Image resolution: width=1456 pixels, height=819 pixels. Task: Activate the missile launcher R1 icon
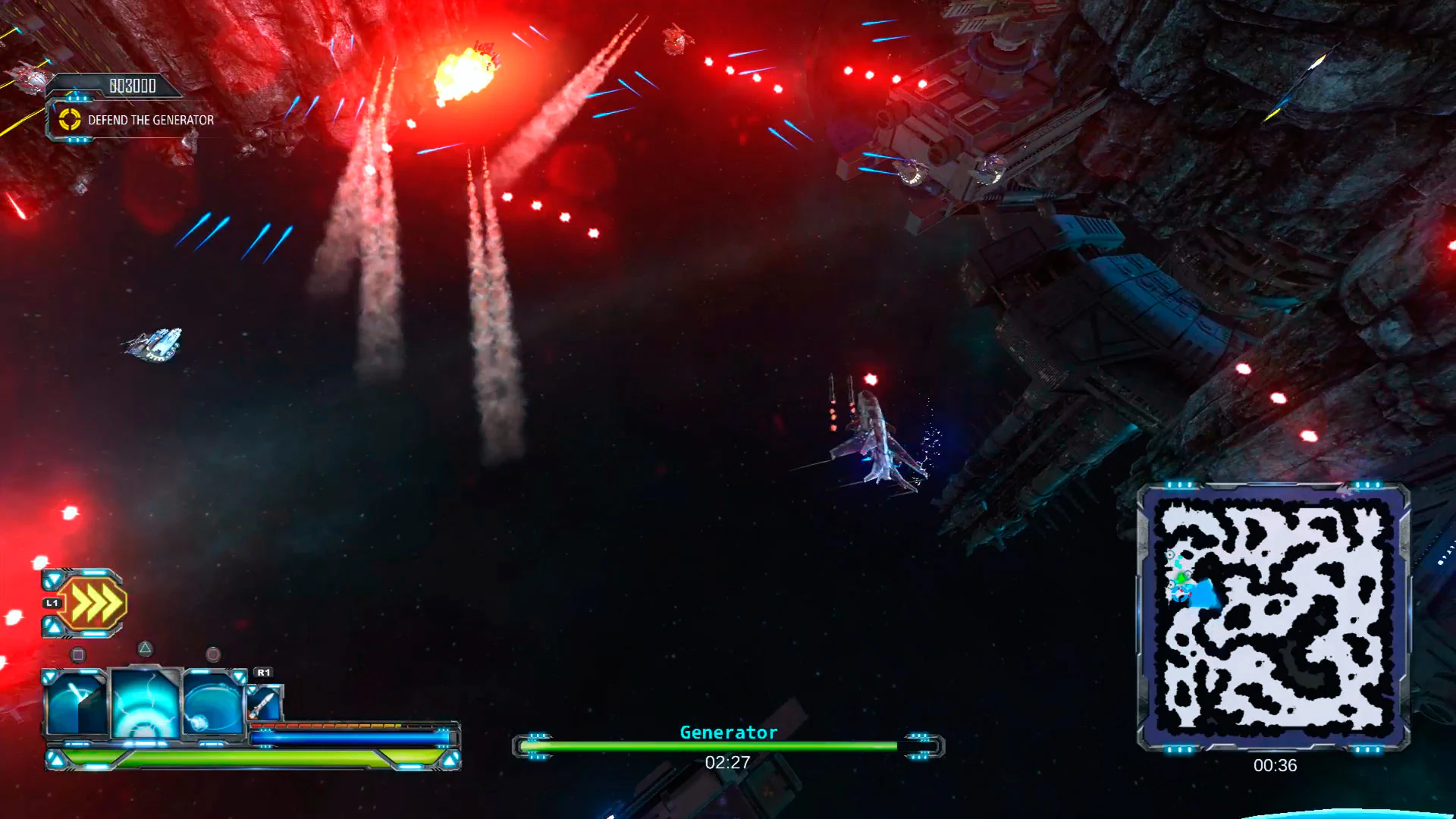pyautogui.click(x=264, y=703)
